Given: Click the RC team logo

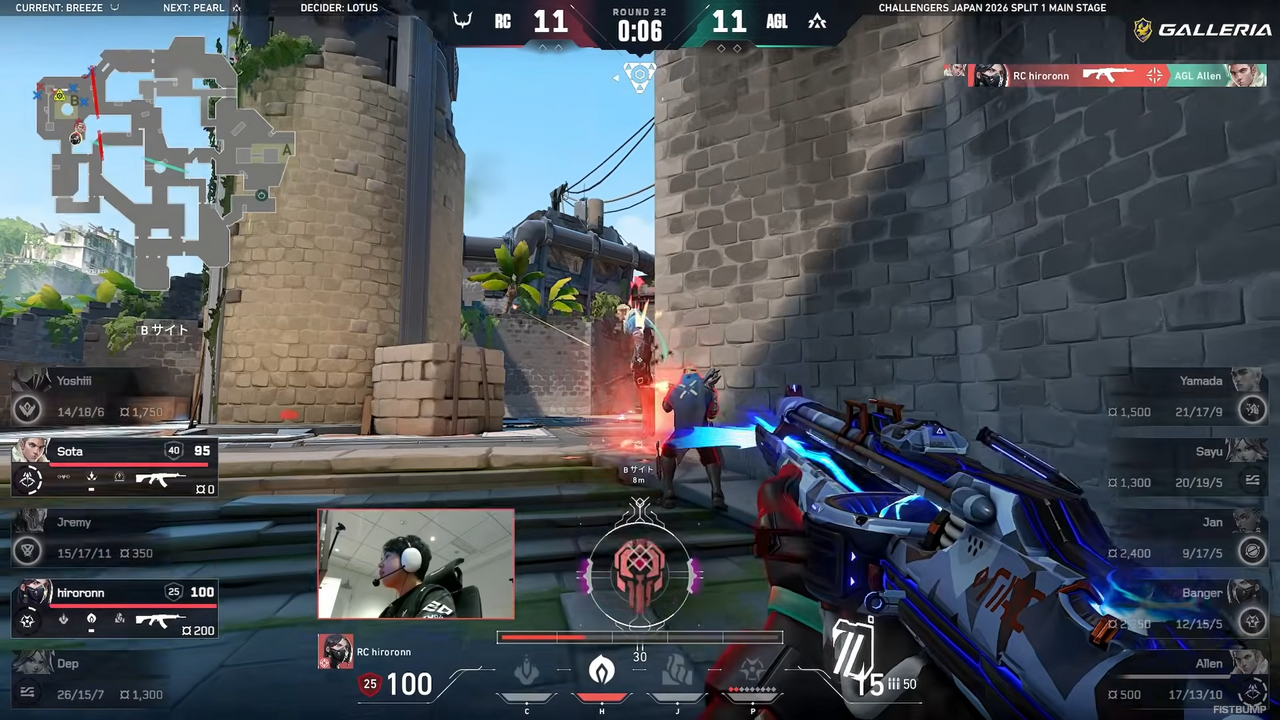Looking at the screenshot, I should coord(462,21).
